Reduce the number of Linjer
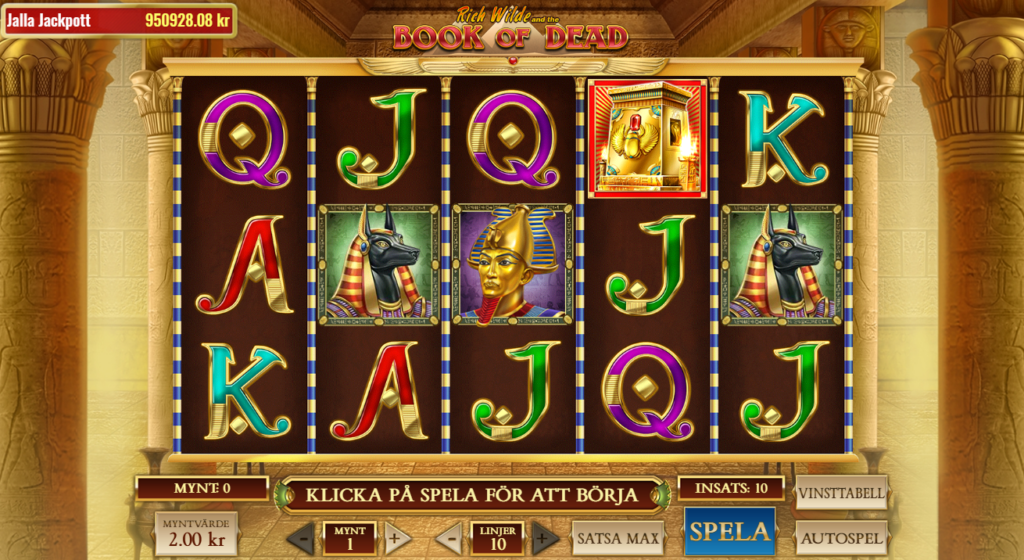Viewport: 1024px width, 560px height. (x=449, y=538)
